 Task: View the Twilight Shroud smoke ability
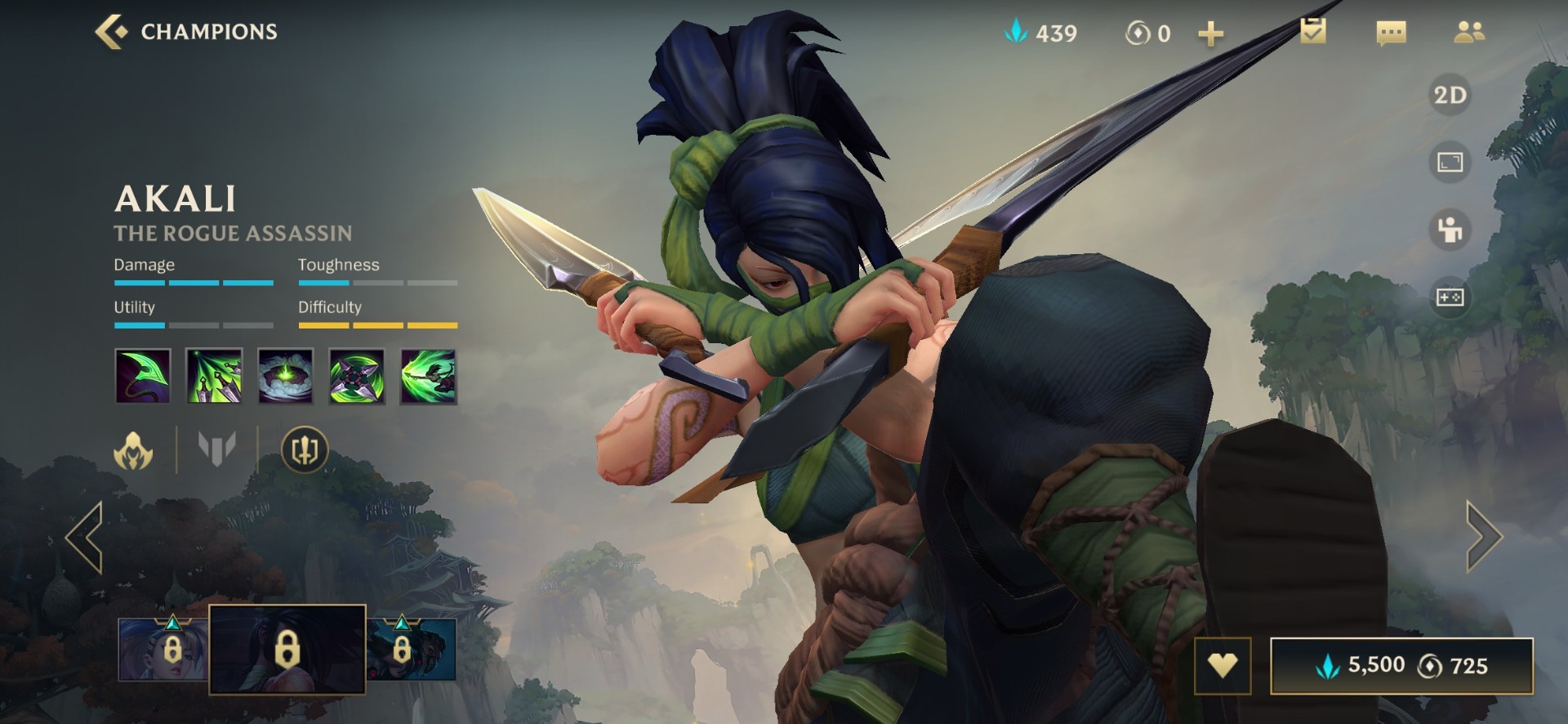click(285, 377)
